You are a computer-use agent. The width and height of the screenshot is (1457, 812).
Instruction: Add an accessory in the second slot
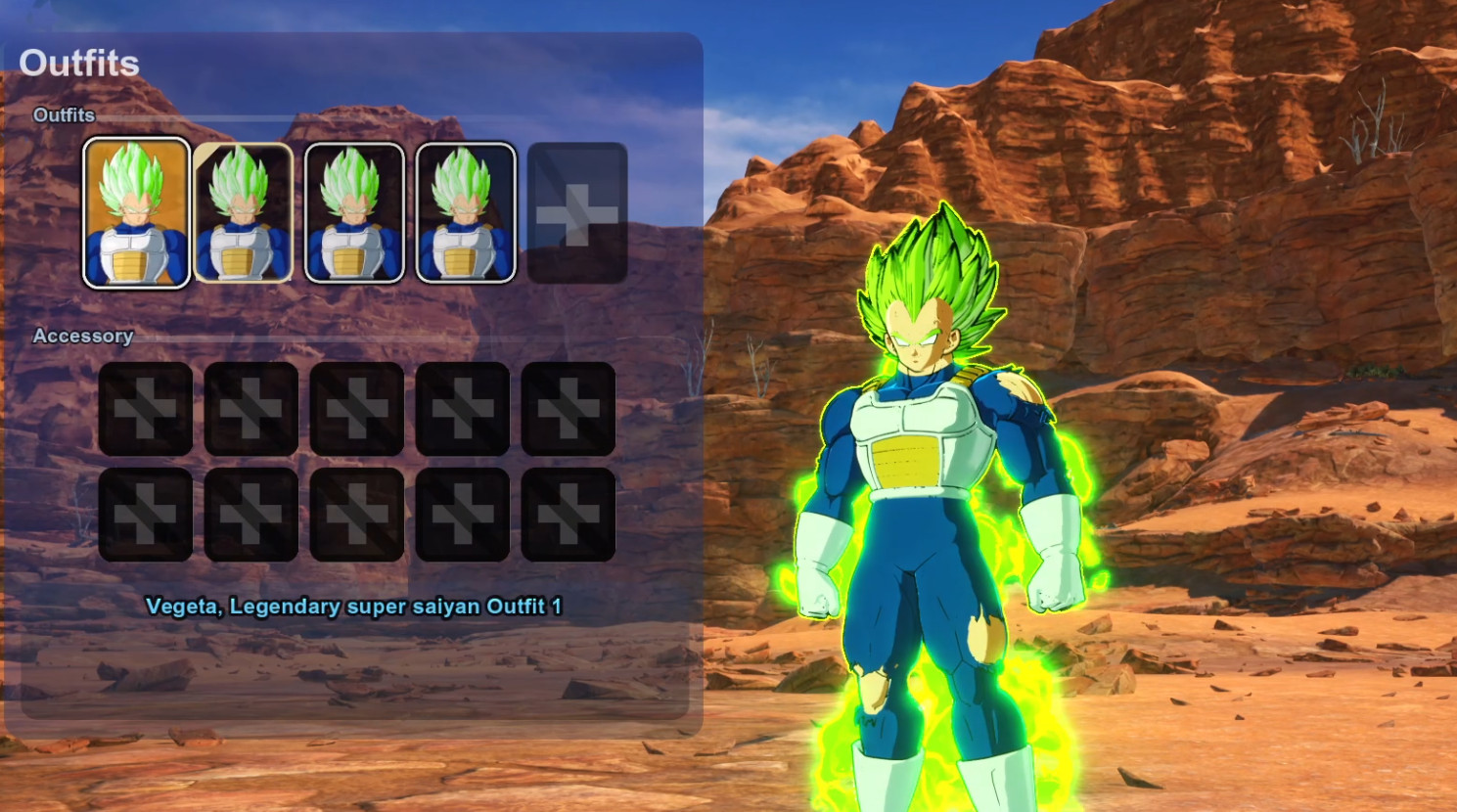tap(250, 409)
